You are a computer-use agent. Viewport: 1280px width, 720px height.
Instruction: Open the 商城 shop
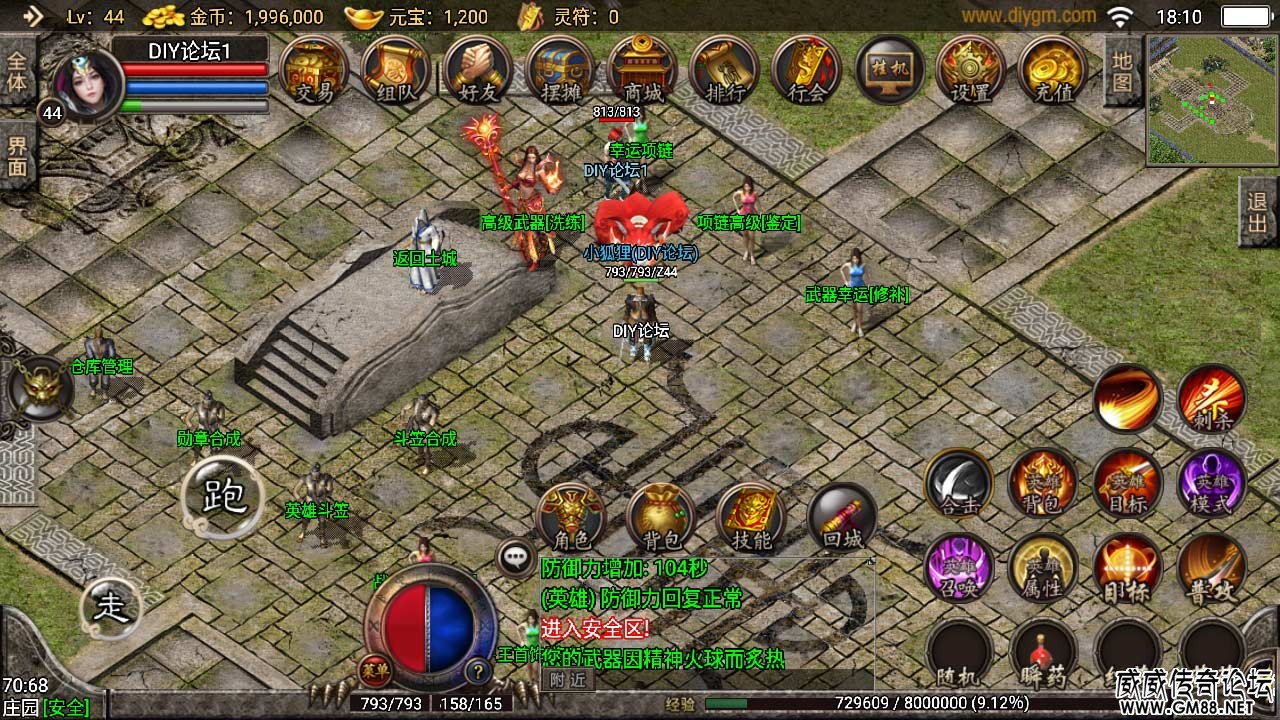click(x=643, y=70)
